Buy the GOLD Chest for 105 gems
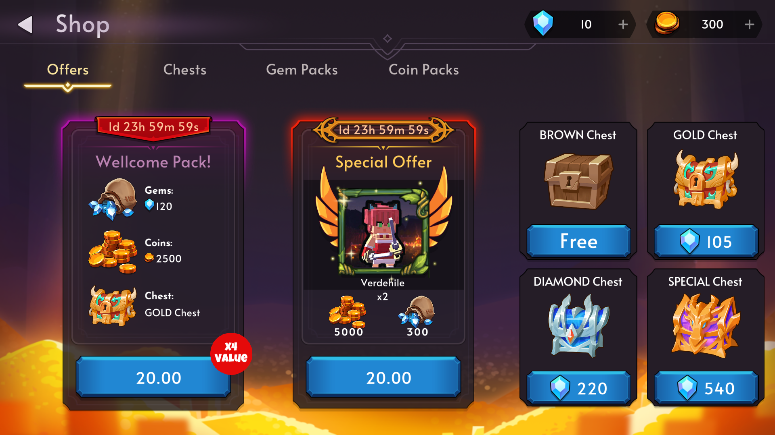 707,241
